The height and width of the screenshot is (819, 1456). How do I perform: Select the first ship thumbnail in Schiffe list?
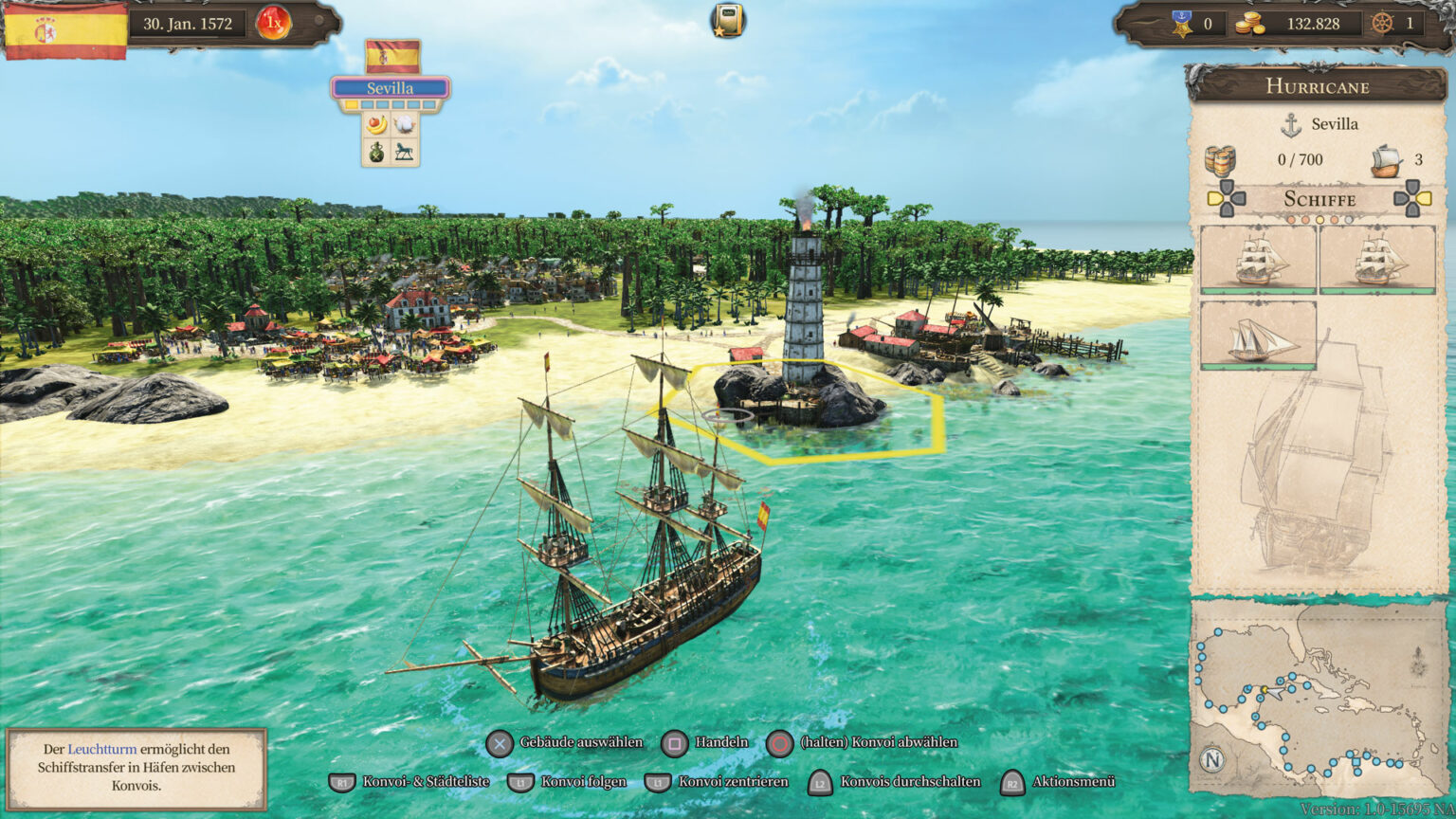coord(1256,261)
